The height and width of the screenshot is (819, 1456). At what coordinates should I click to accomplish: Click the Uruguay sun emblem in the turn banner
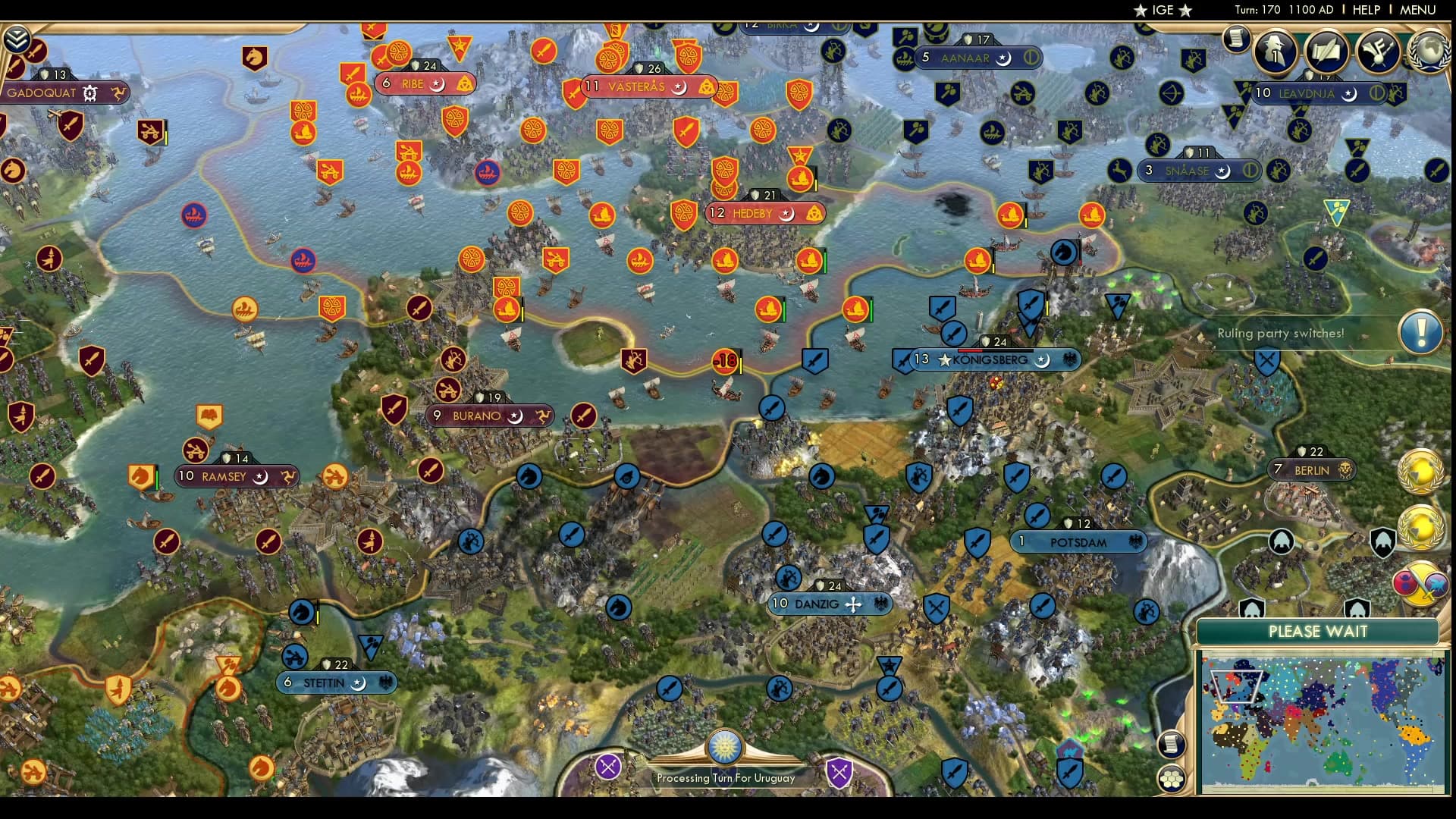[x=724, y=748]
